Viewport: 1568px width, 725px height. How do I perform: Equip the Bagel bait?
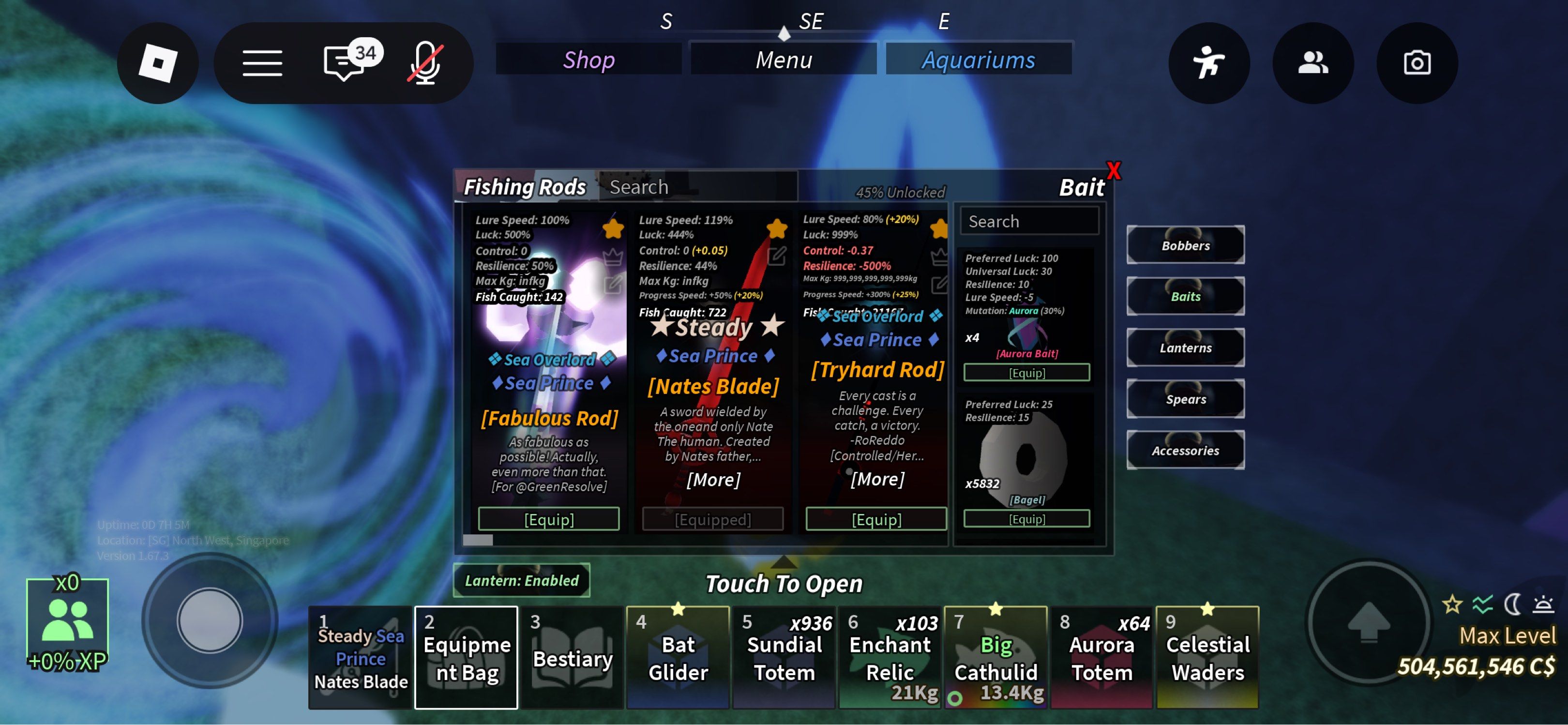[1026, 519]
